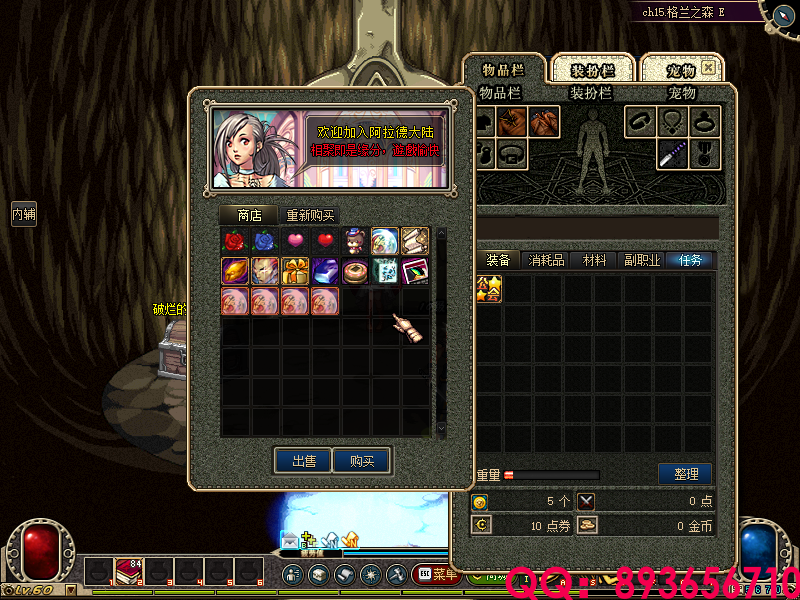Click the 整理 sort button

click(x=685, y=473)
